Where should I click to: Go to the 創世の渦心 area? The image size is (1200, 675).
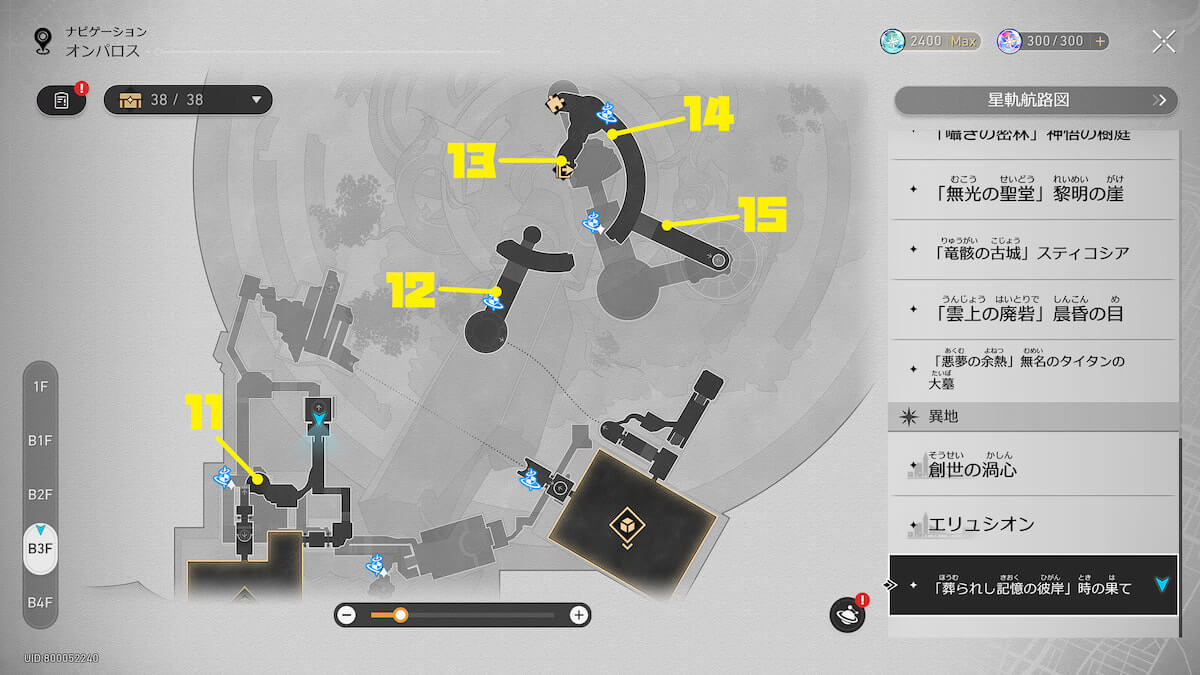[x=1034, y=467]
